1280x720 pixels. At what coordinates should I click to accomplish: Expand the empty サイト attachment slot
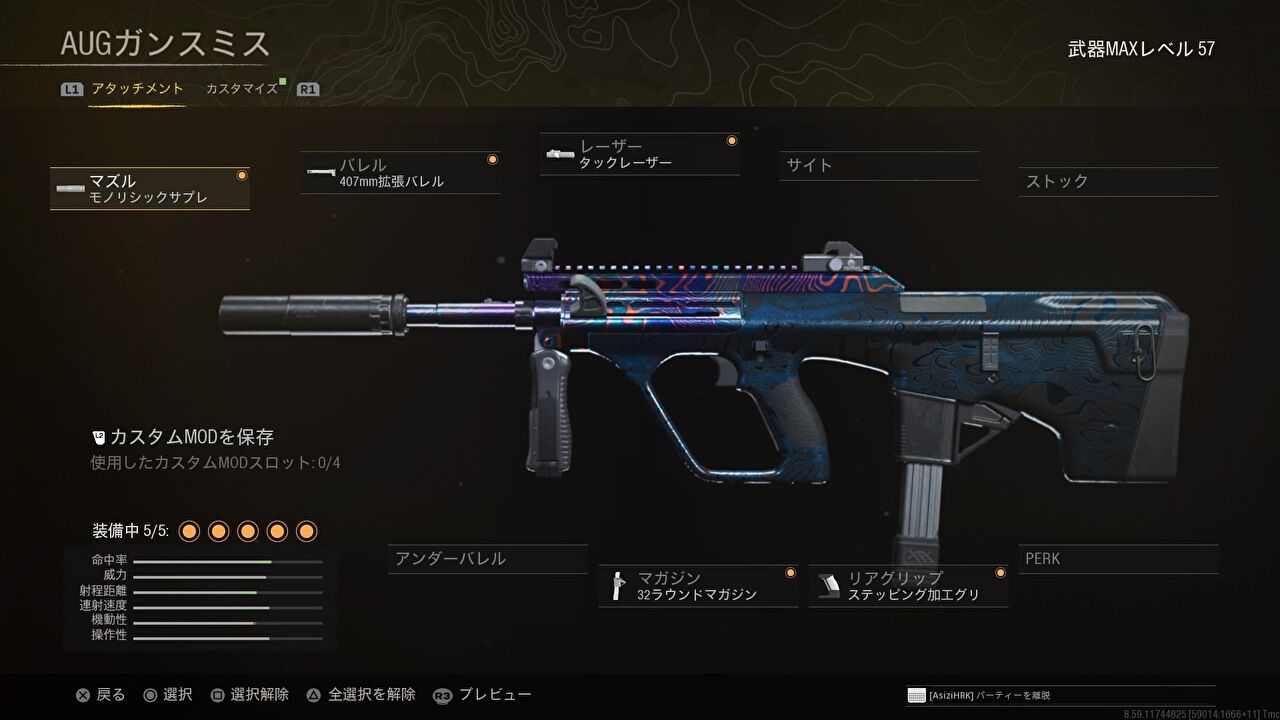879,166
